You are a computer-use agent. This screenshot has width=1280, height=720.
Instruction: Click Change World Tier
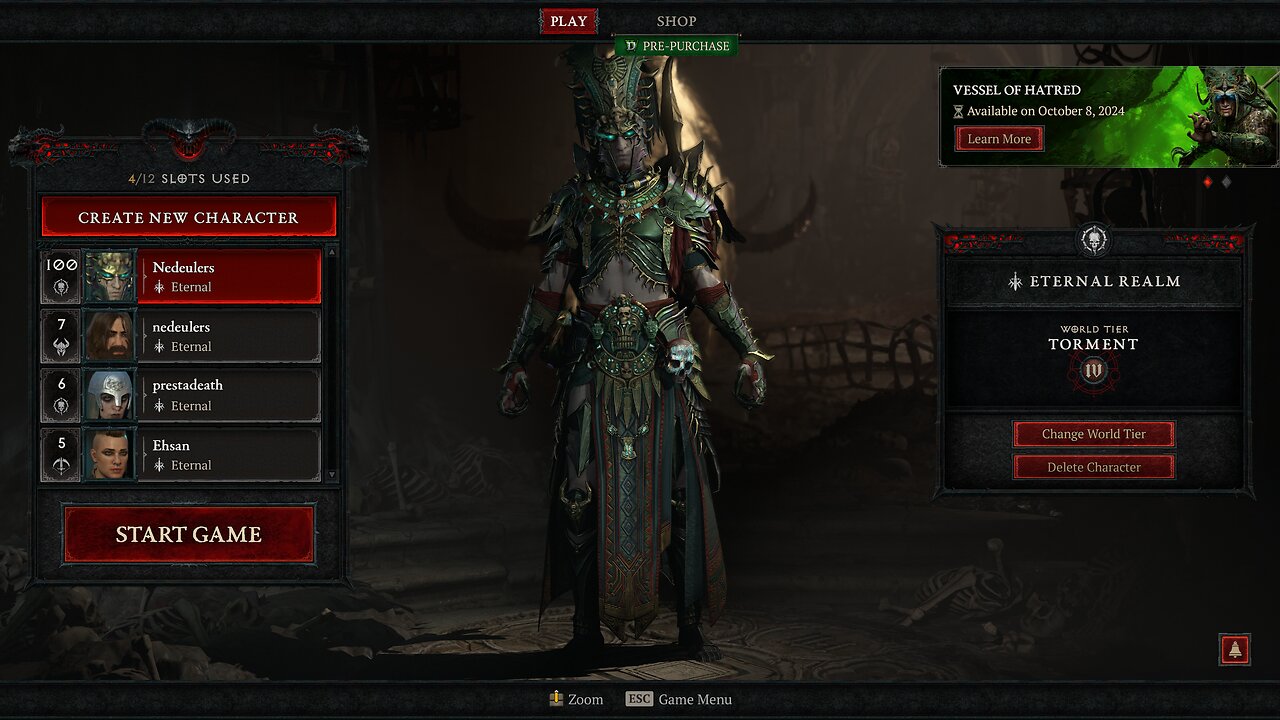1093,433
